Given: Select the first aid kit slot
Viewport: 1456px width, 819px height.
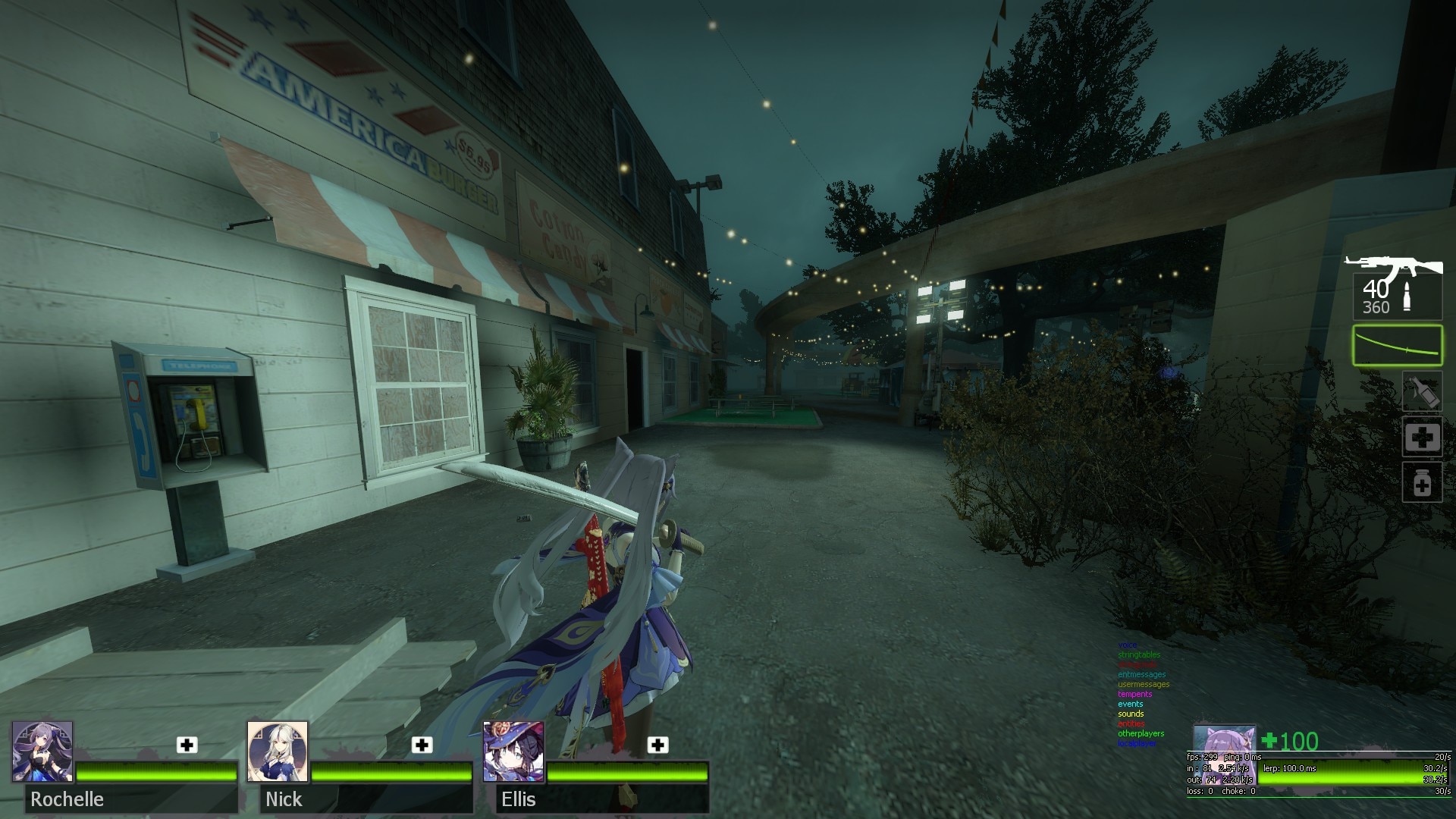Looking at the screenshot, I should tap(1421, 437).
